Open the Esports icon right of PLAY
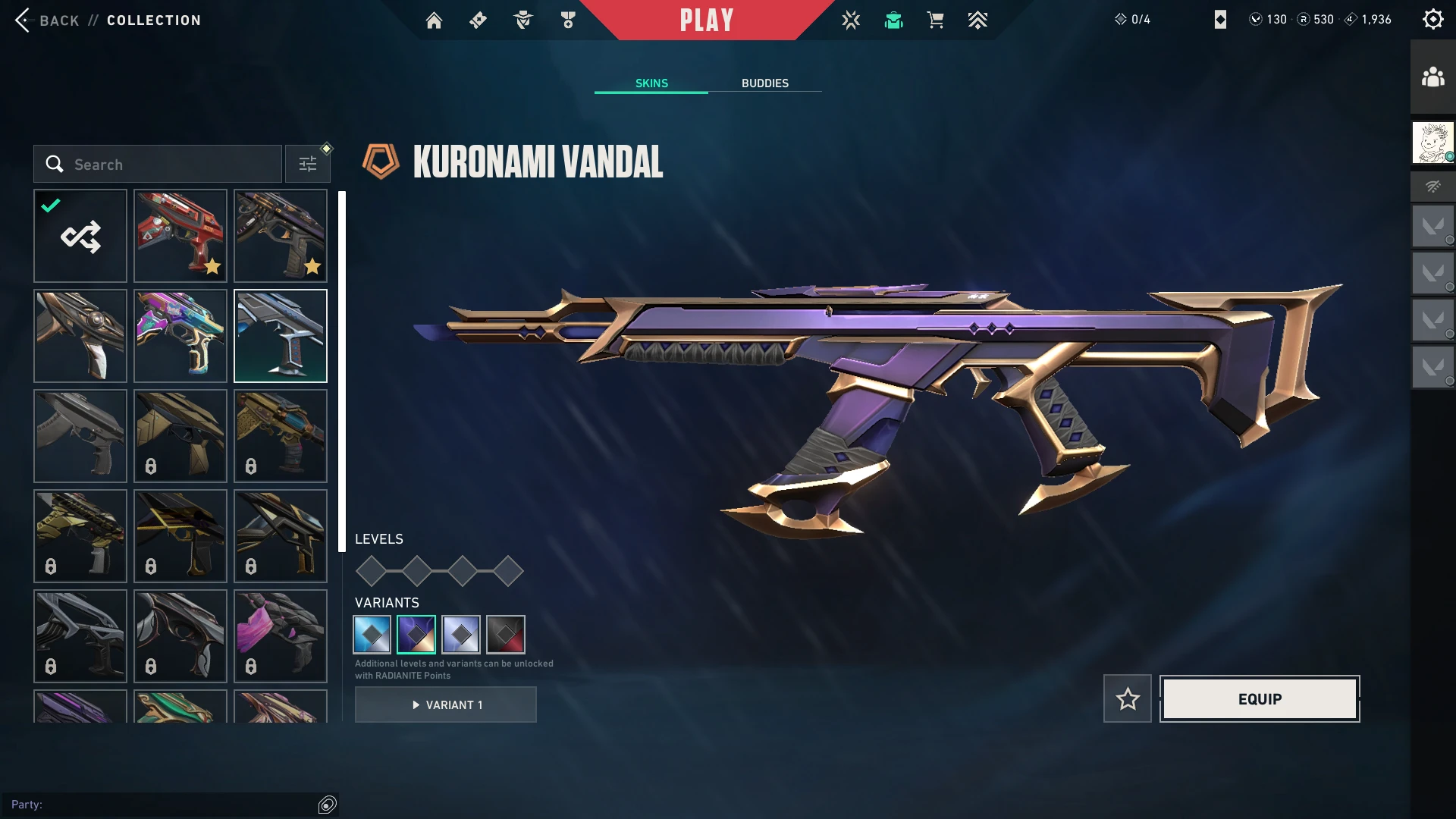This screenshot has height=819, width=1456. (852, 20)
